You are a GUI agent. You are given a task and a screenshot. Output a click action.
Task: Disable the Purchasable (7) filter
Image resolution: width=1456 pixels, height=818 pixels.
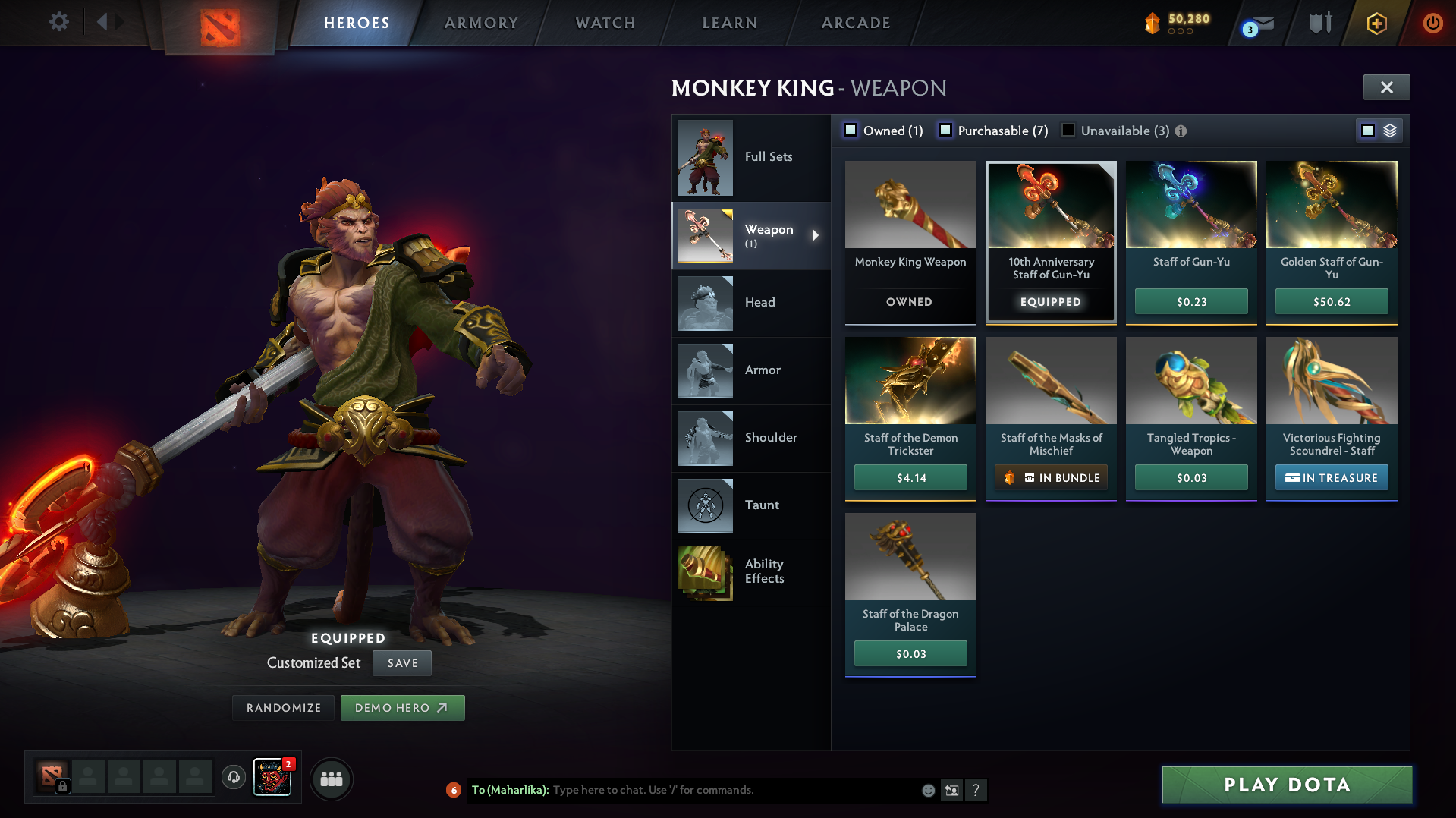coord(945,131)
